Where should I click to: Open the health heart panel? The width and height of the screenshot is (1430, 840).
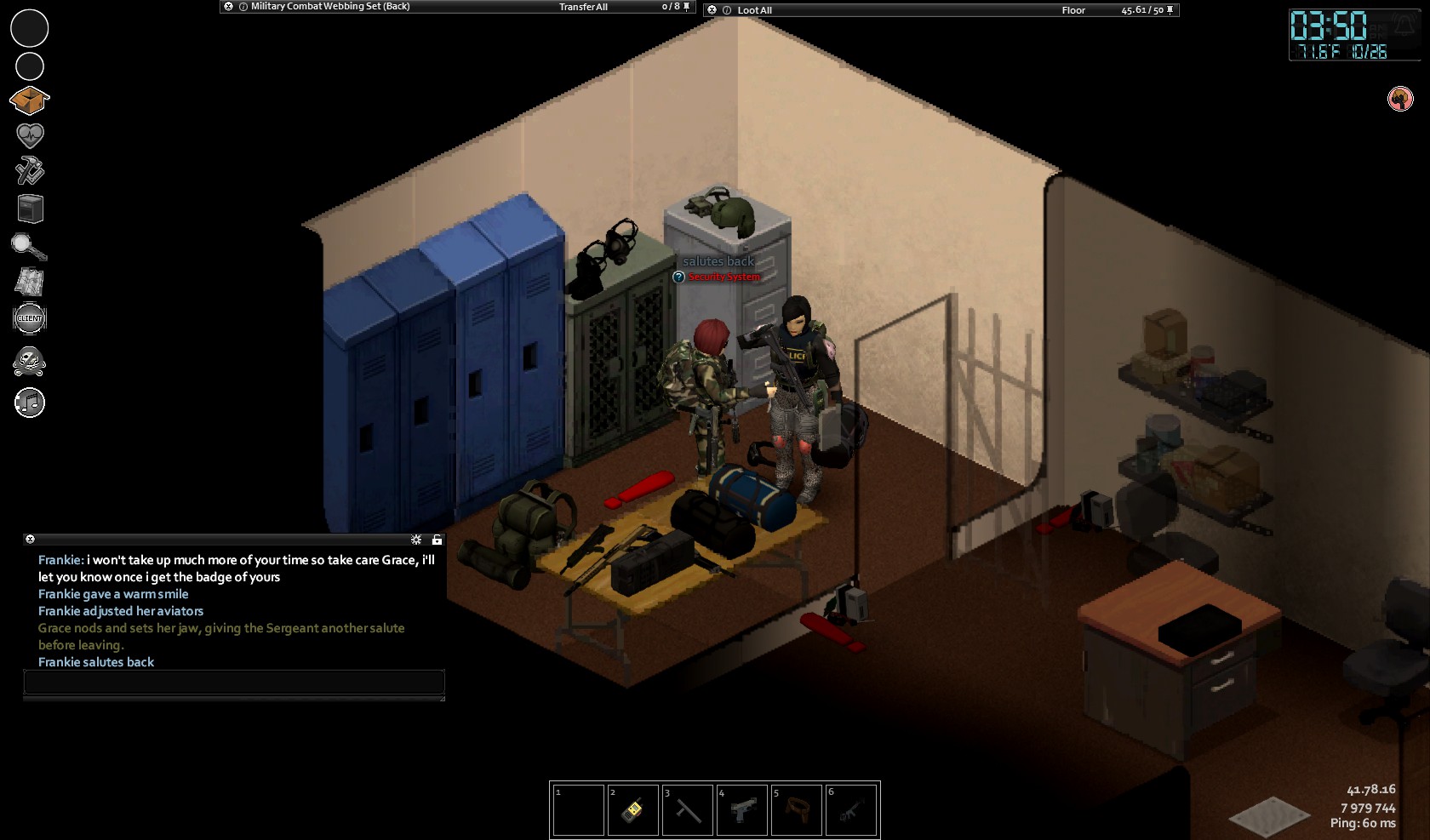pyautogui.click(x=30, y=135)
